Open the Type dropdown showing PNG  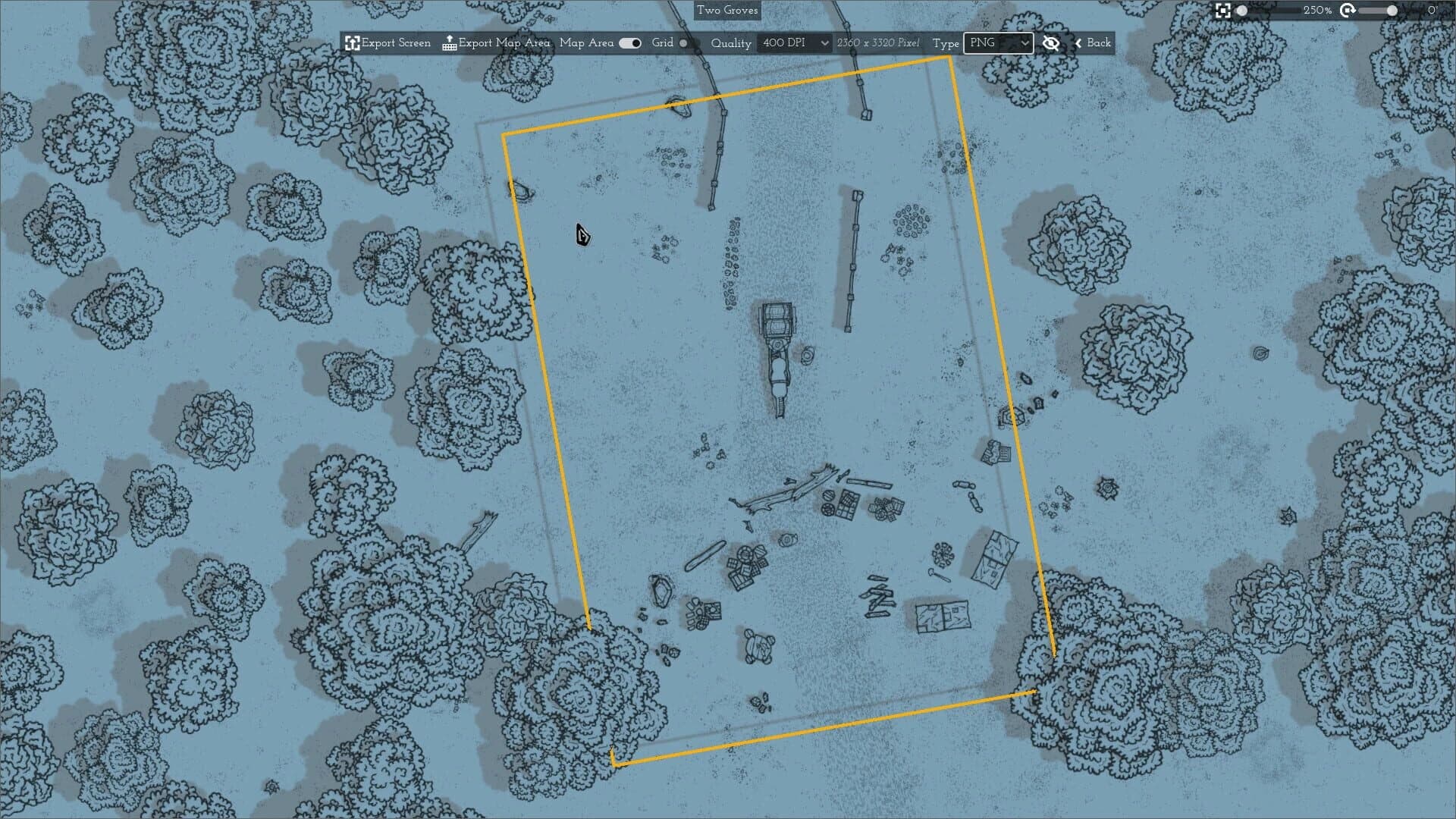pyautogui.click(x=998, y=43)
